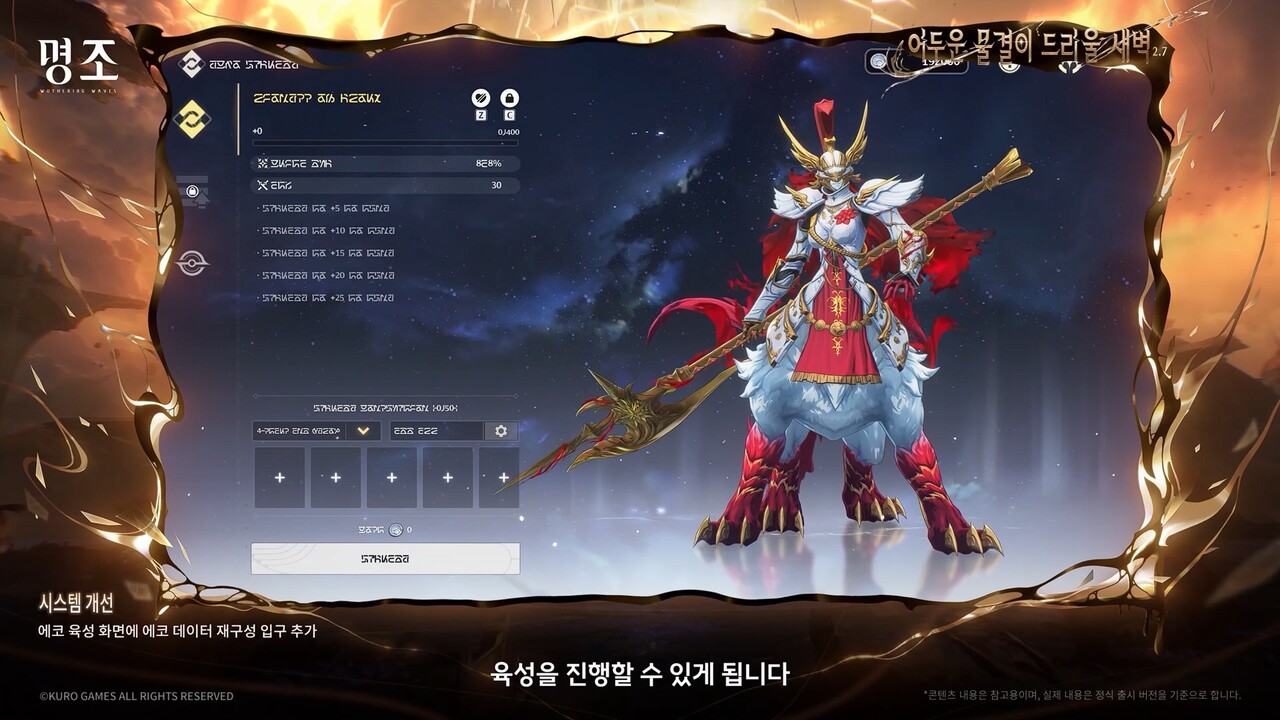Select the yellow diamond echo upgrade tab
1280x720 pixels.
click(191, 119)
